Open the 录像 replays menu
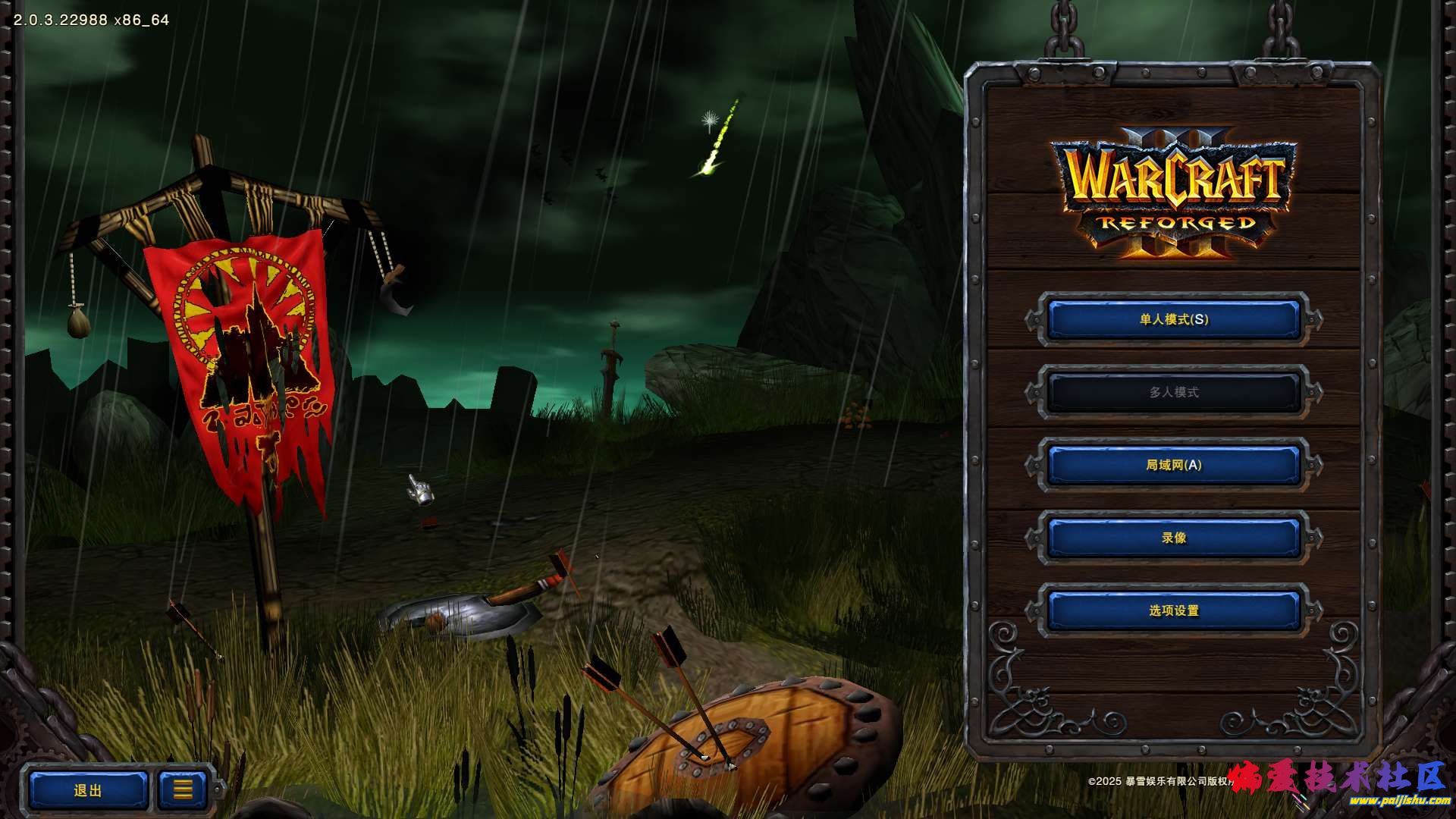This screenshot has height=819, width=1456. click(1173, 538)
